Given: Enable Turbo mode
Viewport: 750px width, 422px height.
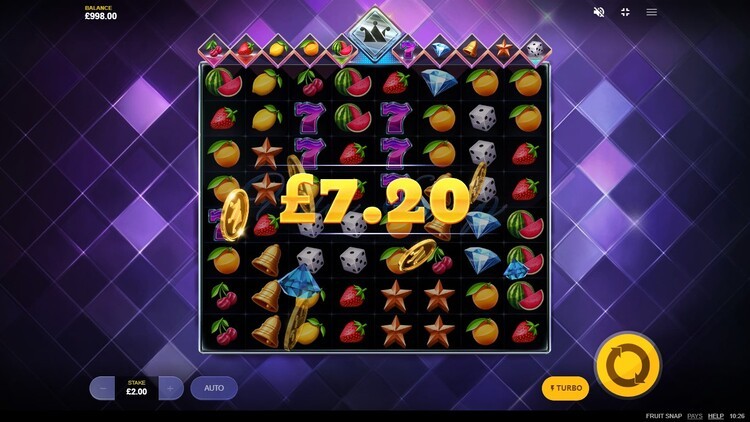Looking at the screenshot, I should (x=565, y=388).
